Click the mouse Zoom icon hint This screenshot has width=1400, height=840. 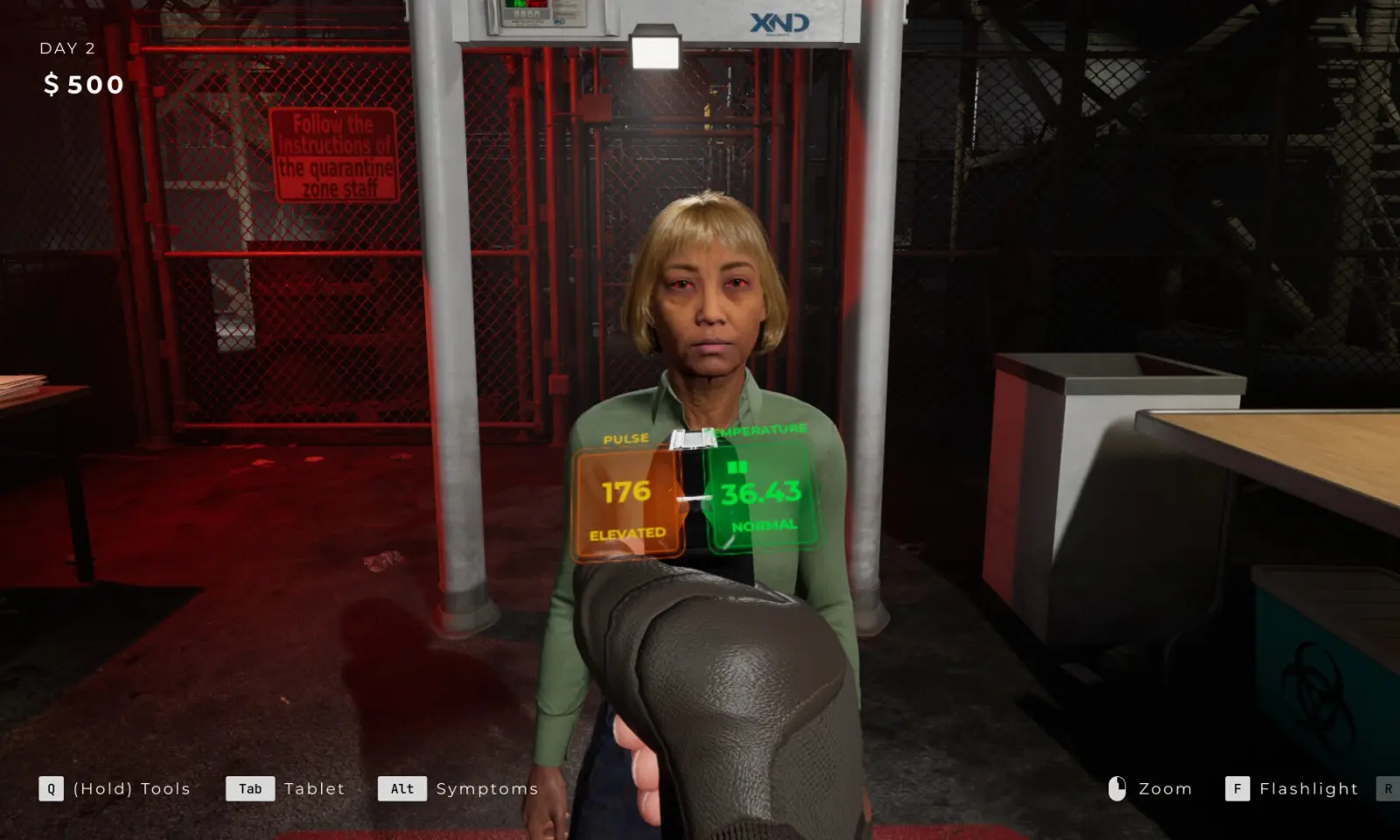pos(1117,788)
